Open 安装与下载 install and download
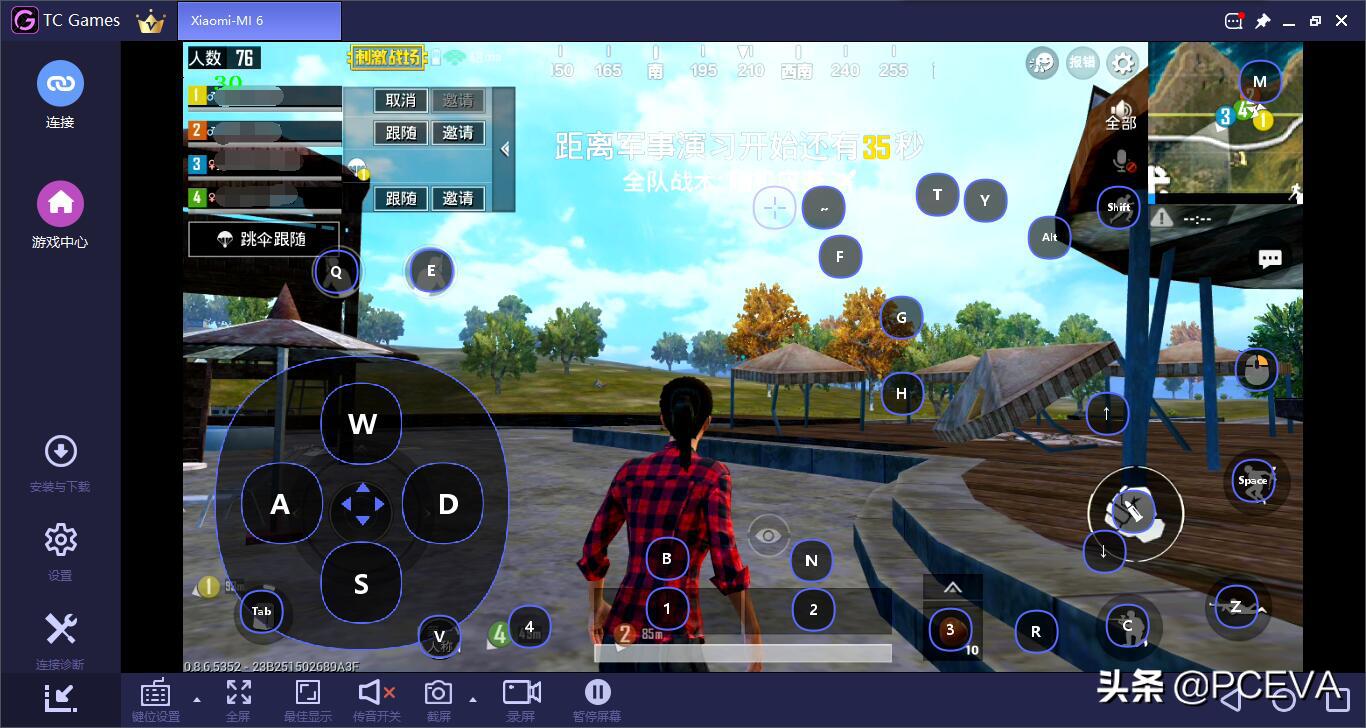This screenshot has width=1366, height=728. tap(60, 463)
